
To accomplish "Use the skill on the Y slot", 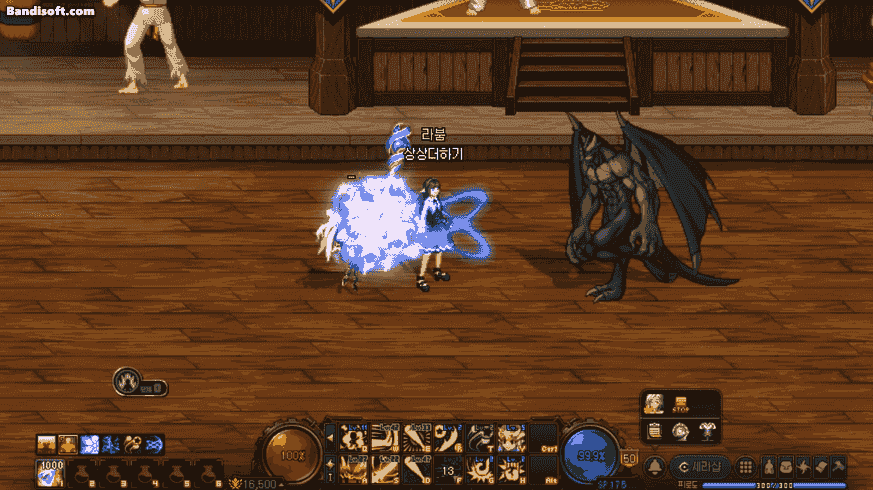I will tap(511, 439).
